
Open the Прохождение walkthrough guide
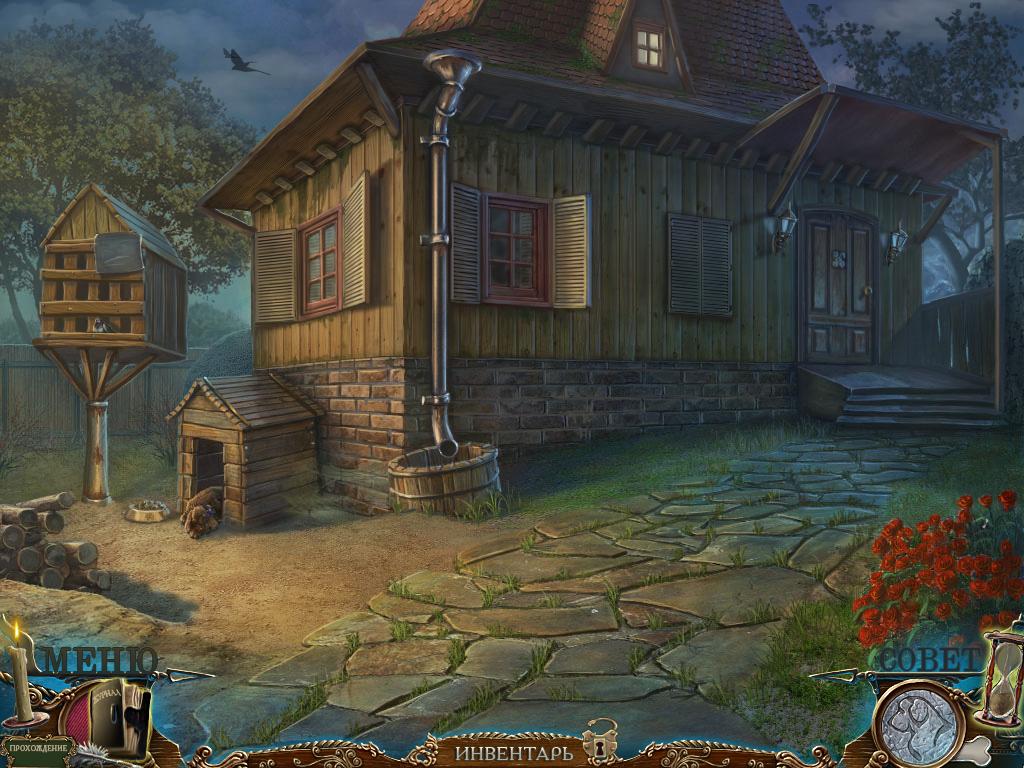[38, 747]
